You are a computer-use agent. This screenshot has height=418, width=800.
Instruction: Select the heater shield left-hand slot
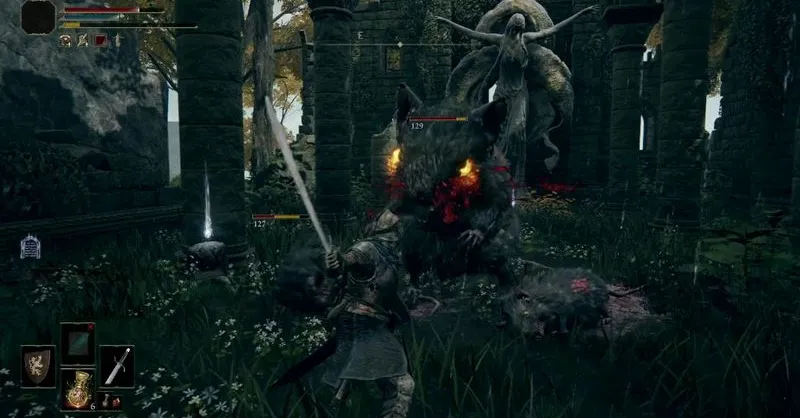coord(39,365)
